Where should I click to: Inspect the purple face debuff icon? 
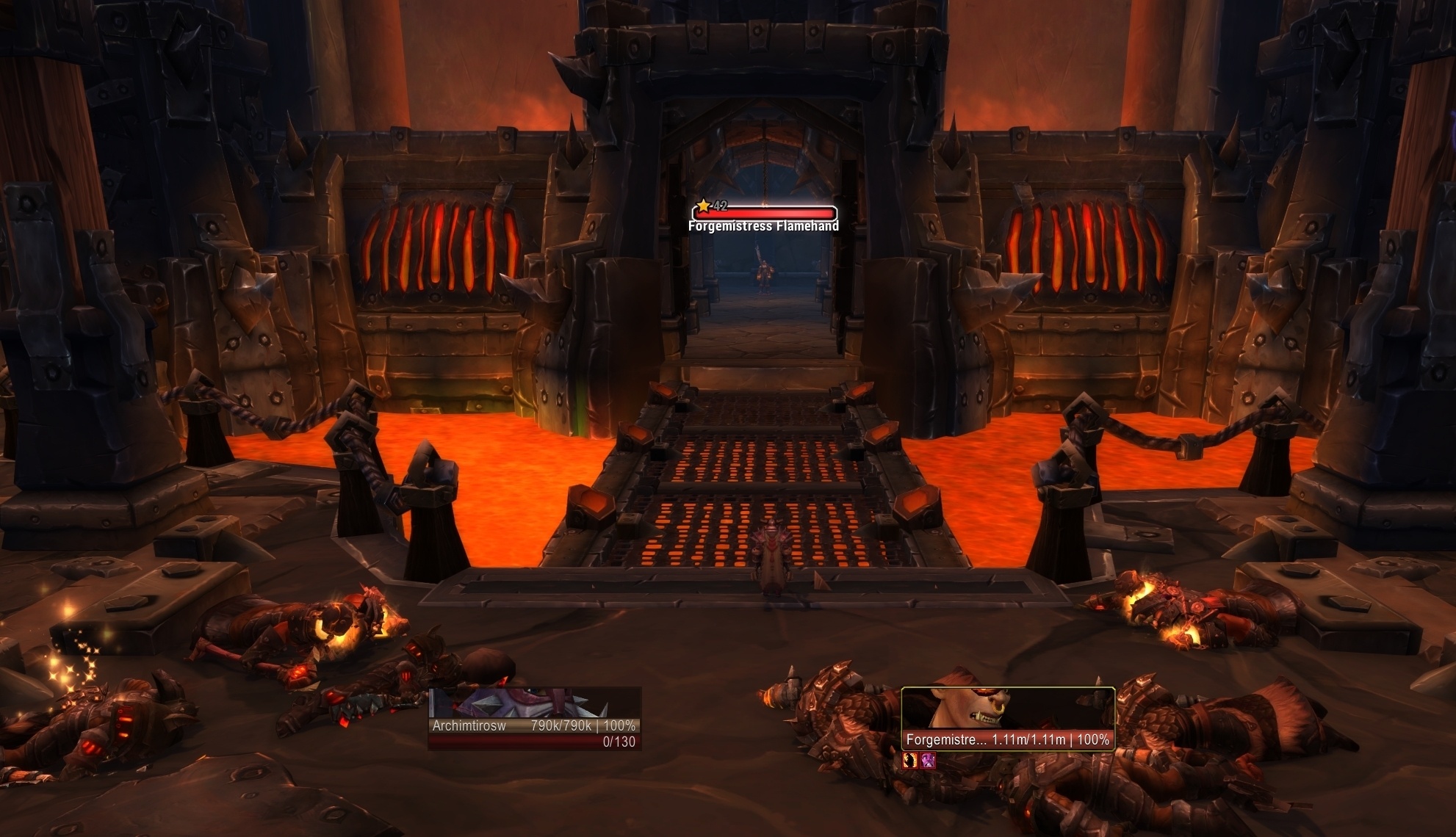(x=928, y=761)
